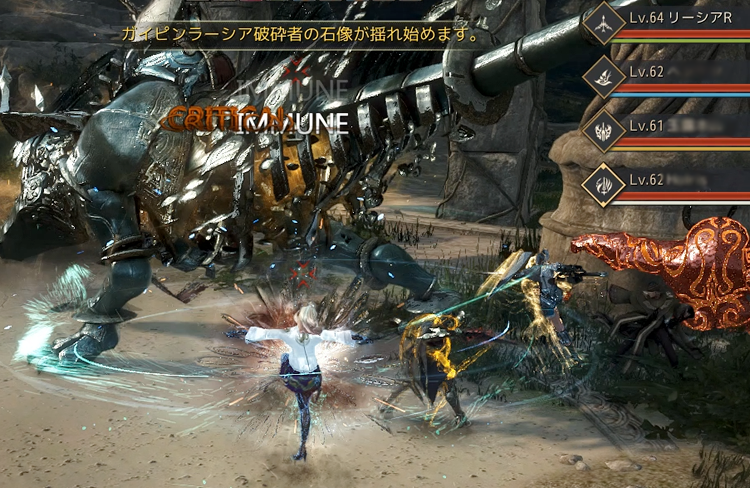Click the bow class icon beside リーシアR

point(603,23)
